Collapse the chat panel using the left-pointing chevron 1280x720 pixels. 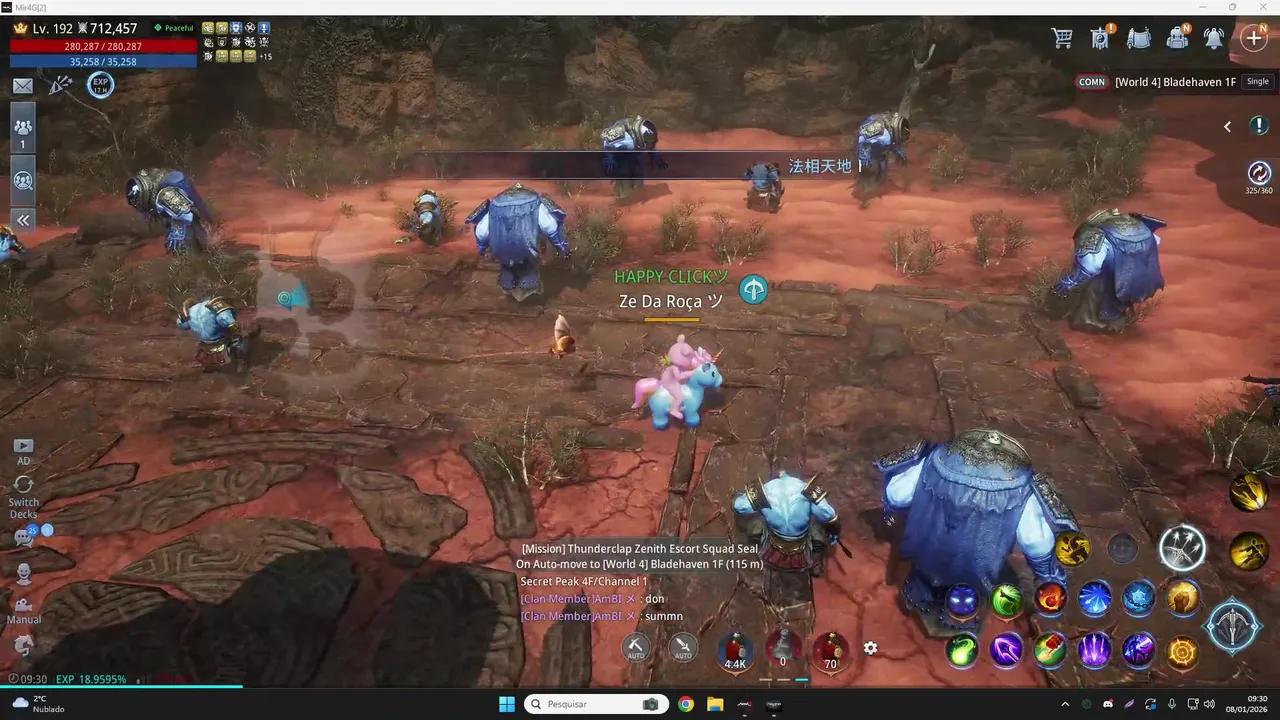1227,126
